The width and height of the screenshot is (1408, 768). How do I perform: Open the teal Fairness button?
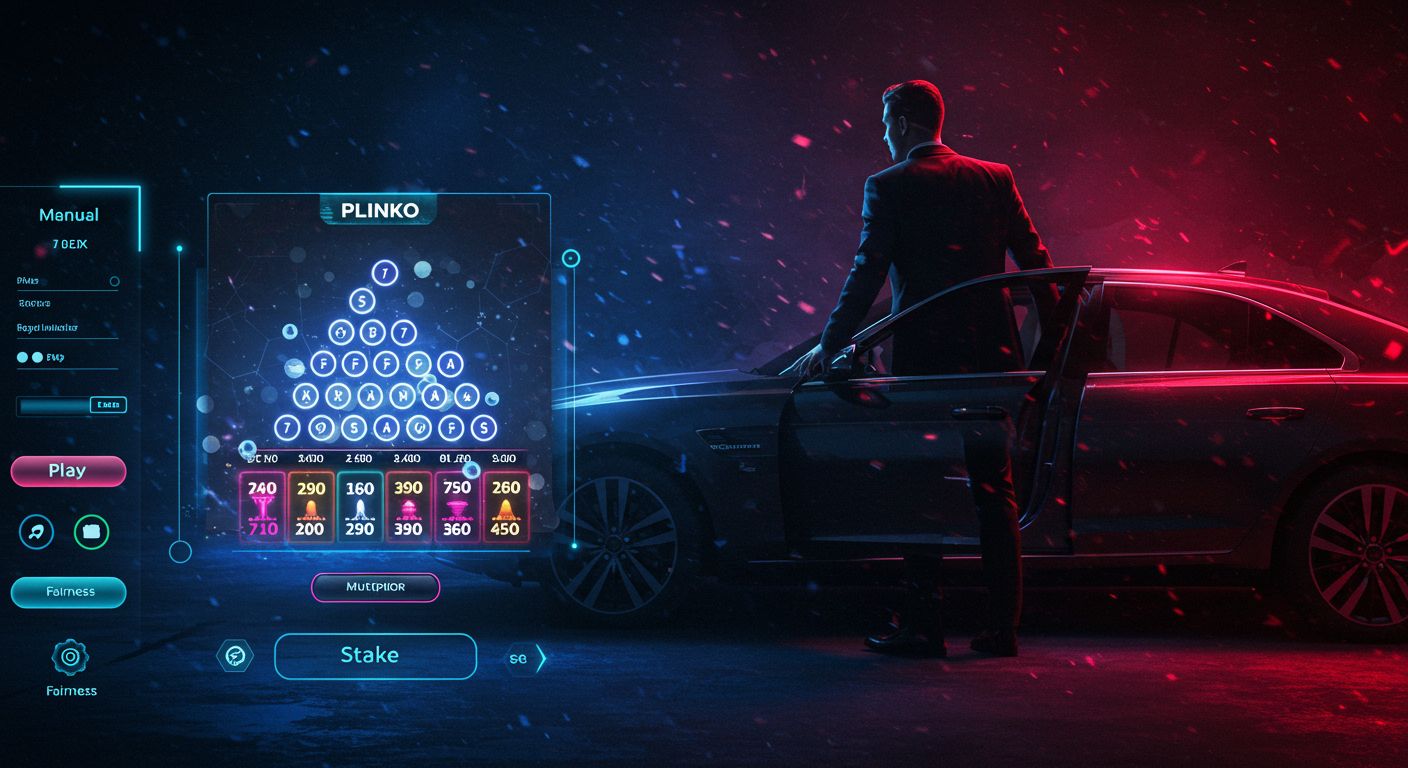[68, 592]
